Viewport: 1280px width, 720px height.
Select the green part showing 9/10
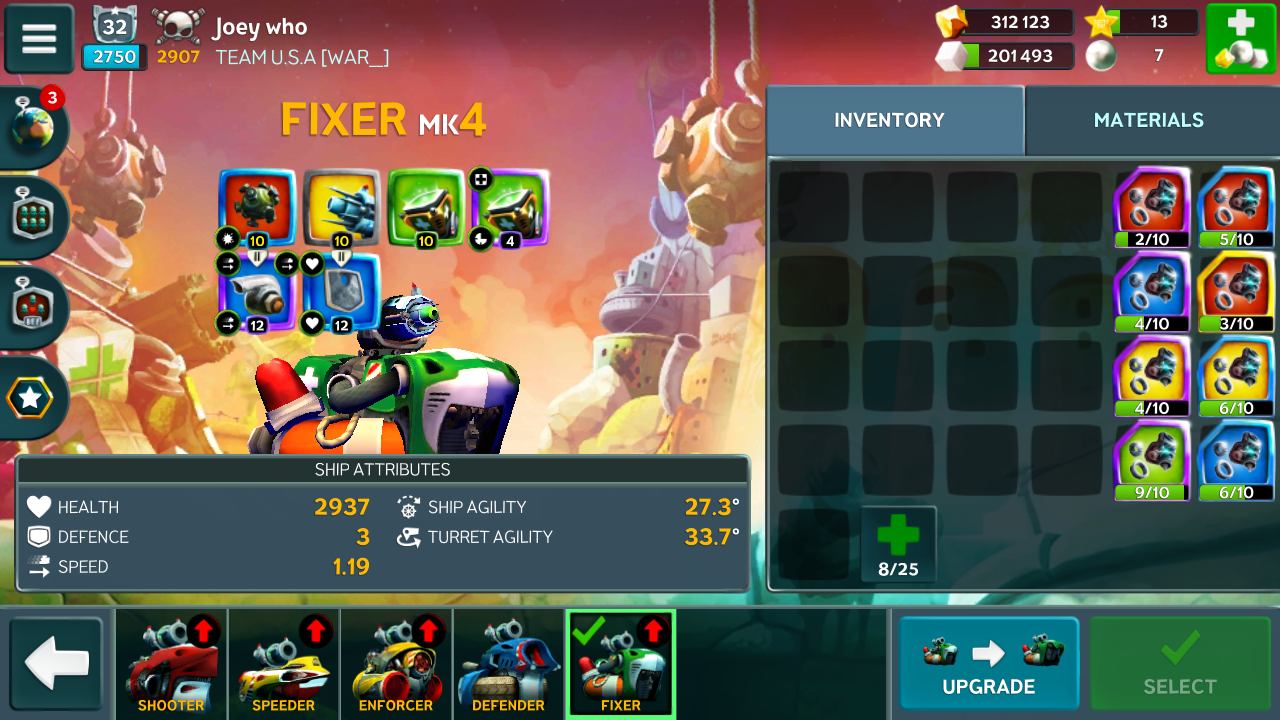pyautogui.click(x=1152, y=460)
